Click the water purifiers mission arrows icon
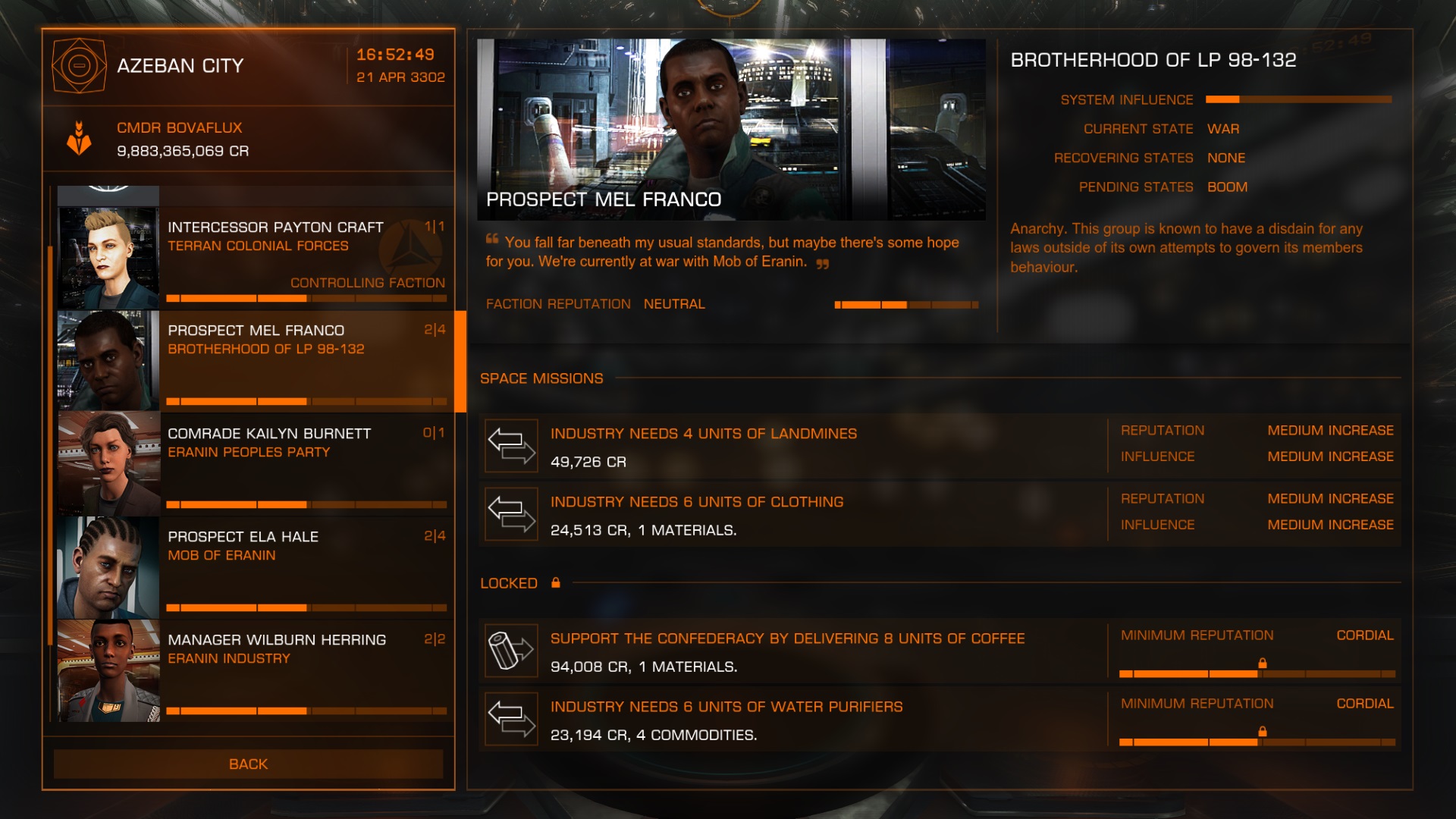 [512, 719]
